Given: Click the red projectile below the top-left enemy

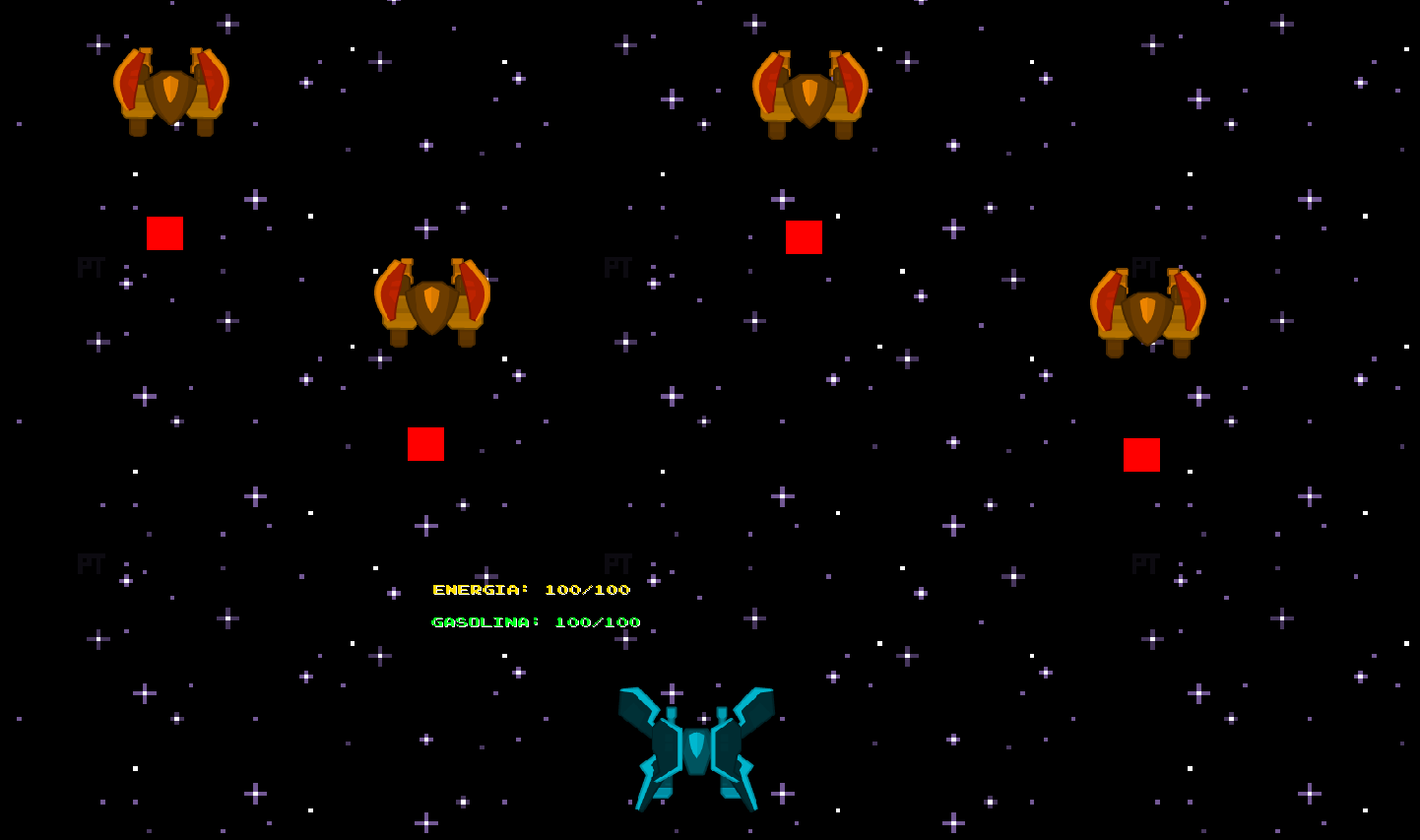Looking at the screenshot, I should tap(164, 233).
